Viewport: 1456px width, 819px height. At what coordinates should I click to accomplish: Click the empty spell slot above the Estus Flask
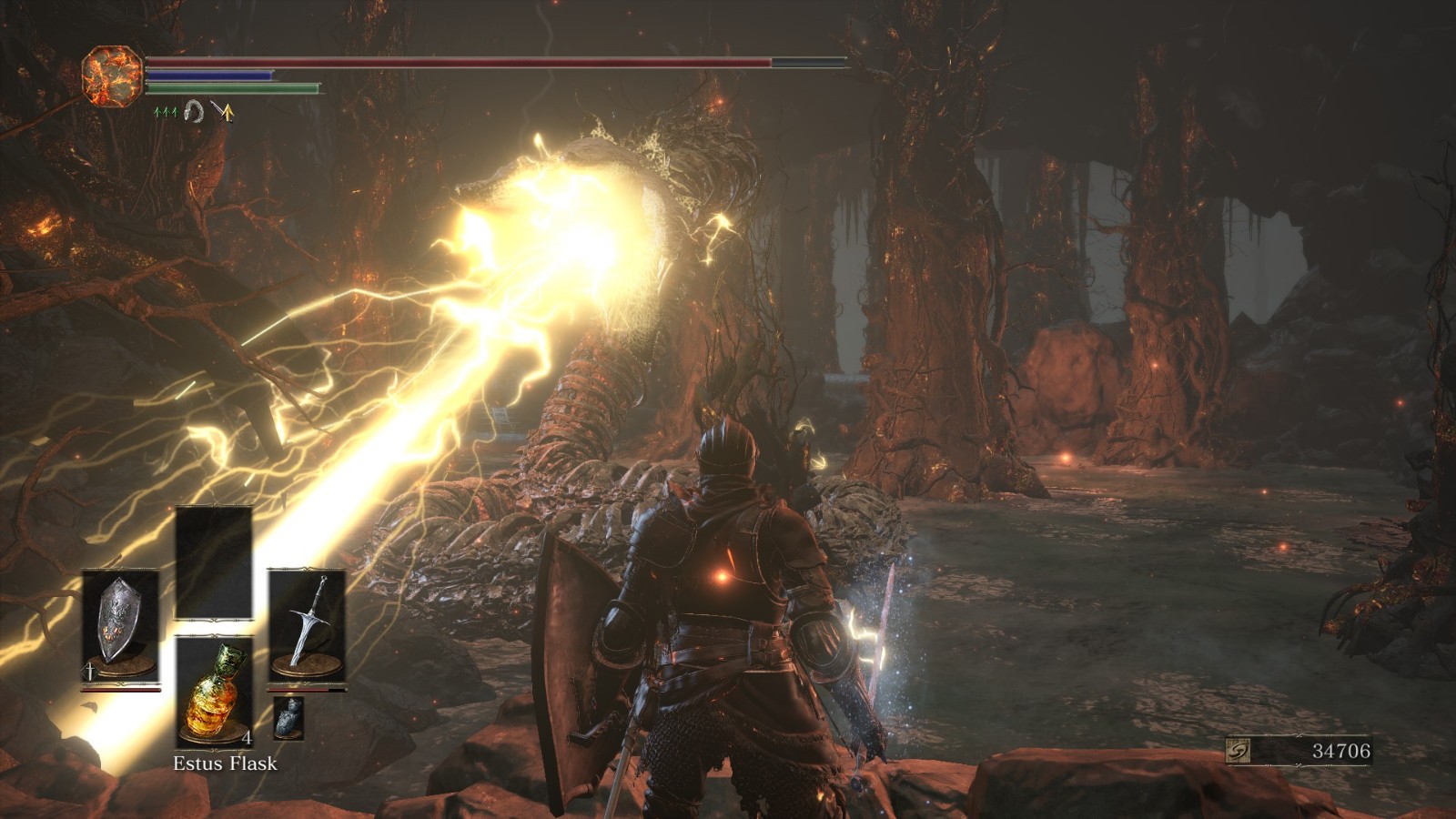coord(214,563)
